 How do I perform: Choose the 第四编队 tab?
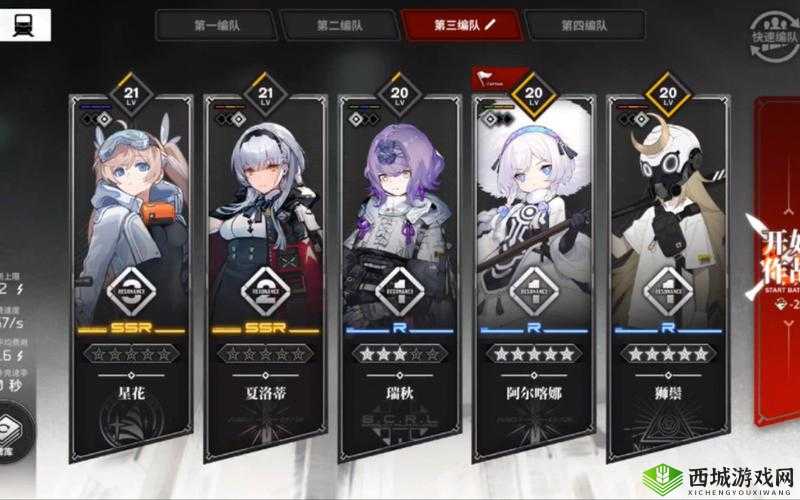pos(585,25)
